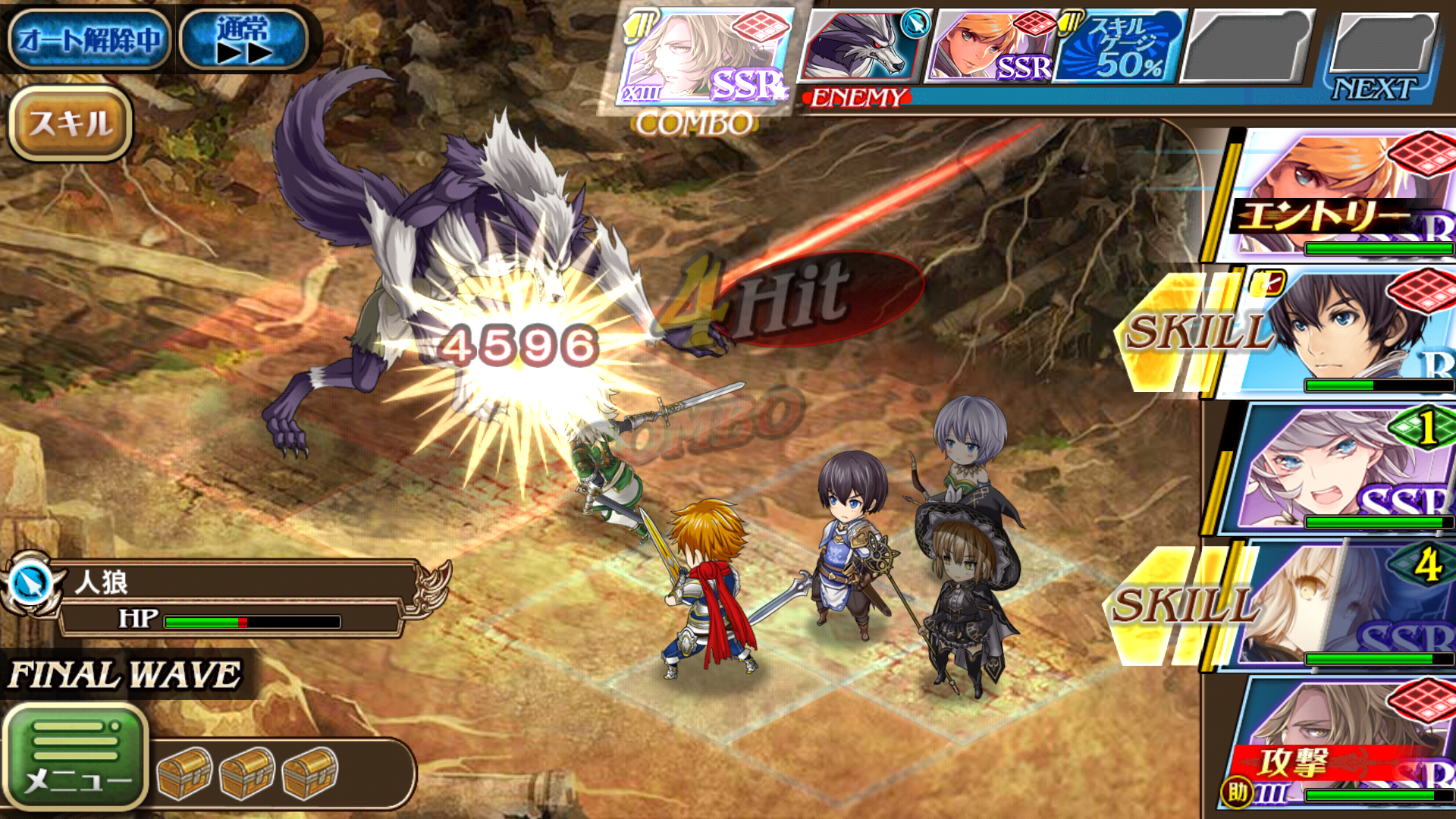Viewport: 1456px width, 819px height.
Task: Toggle the オート解除中 auto-battle button
Action: point(89,39)
